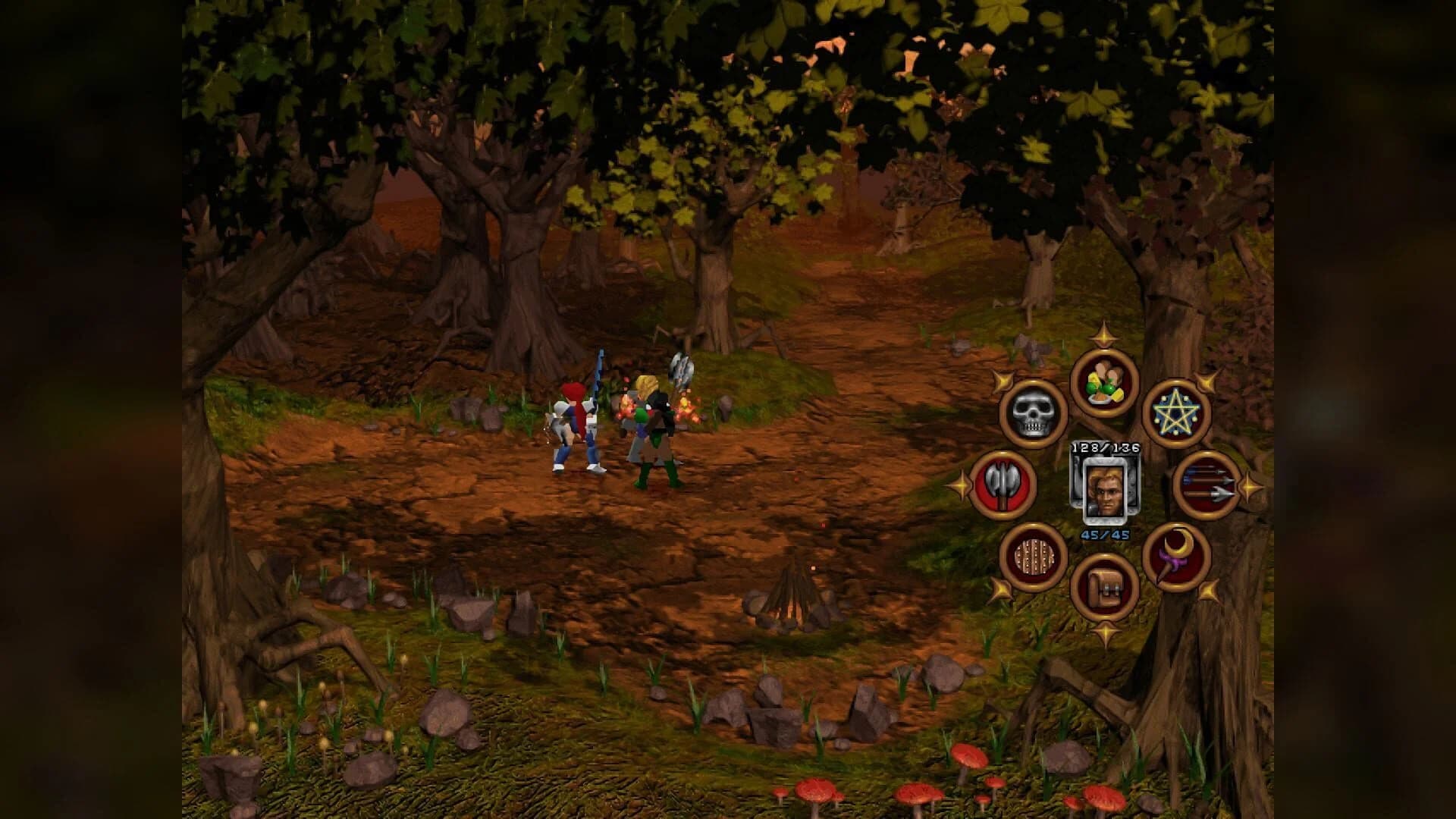Viewport: 1456px width, 819px height.
Task: Click the character portrait in the menu center
Action: tap(1106, 489)
